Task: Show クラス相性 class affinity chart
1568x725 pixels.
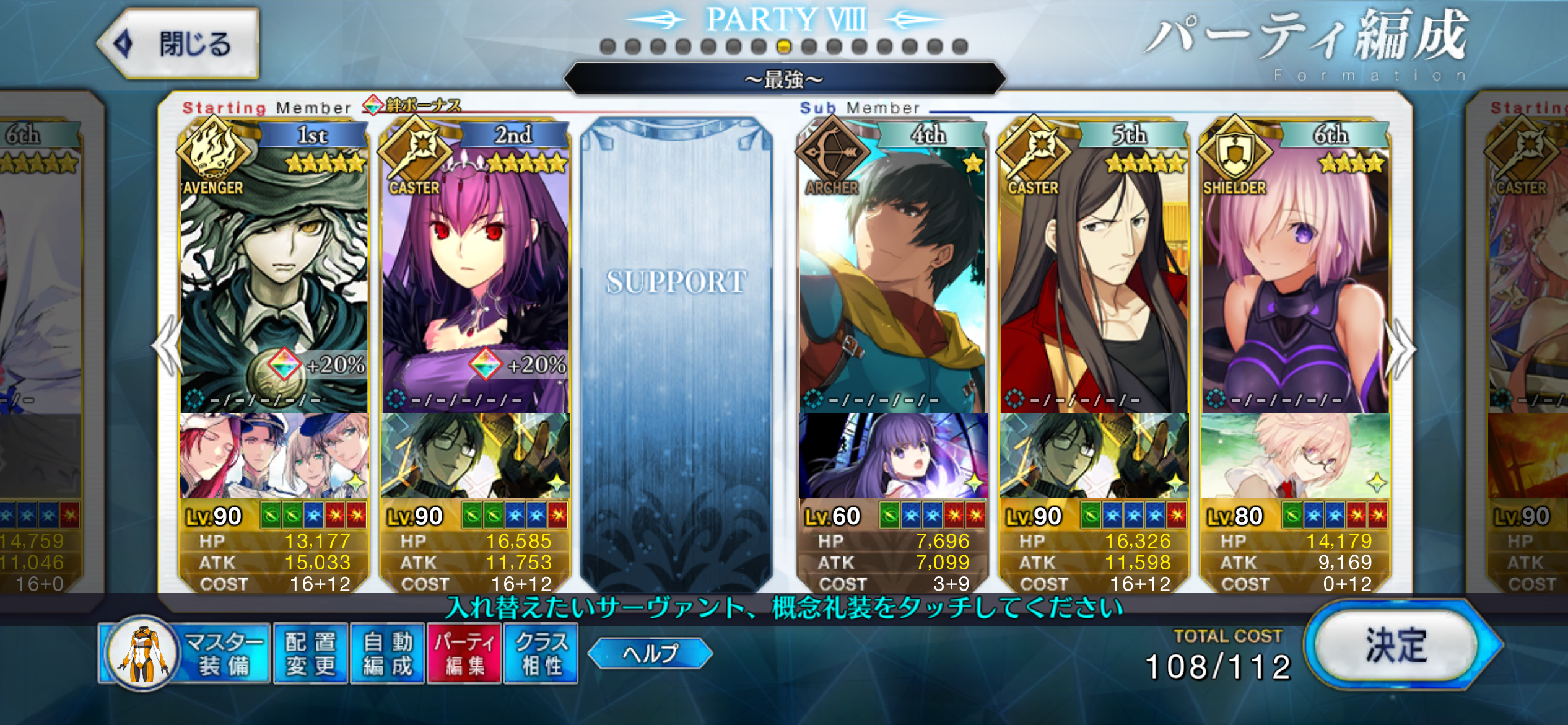Action: (541, 654)
